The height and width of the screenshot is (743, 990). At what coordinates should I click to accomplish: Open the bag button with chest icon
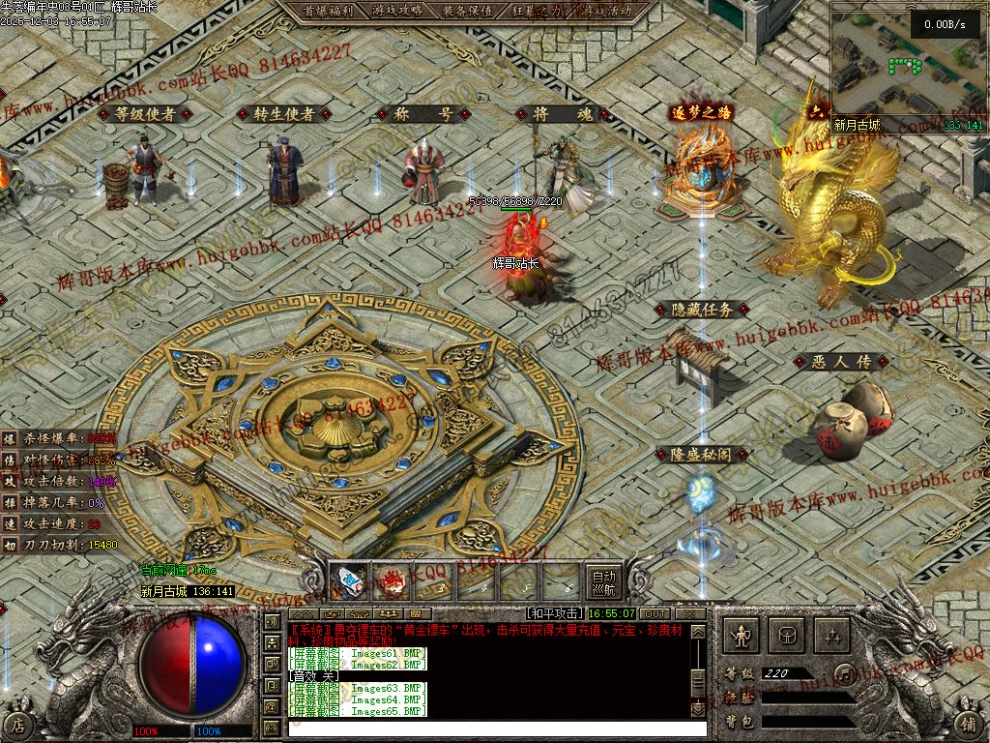click(x=787, y=634)
